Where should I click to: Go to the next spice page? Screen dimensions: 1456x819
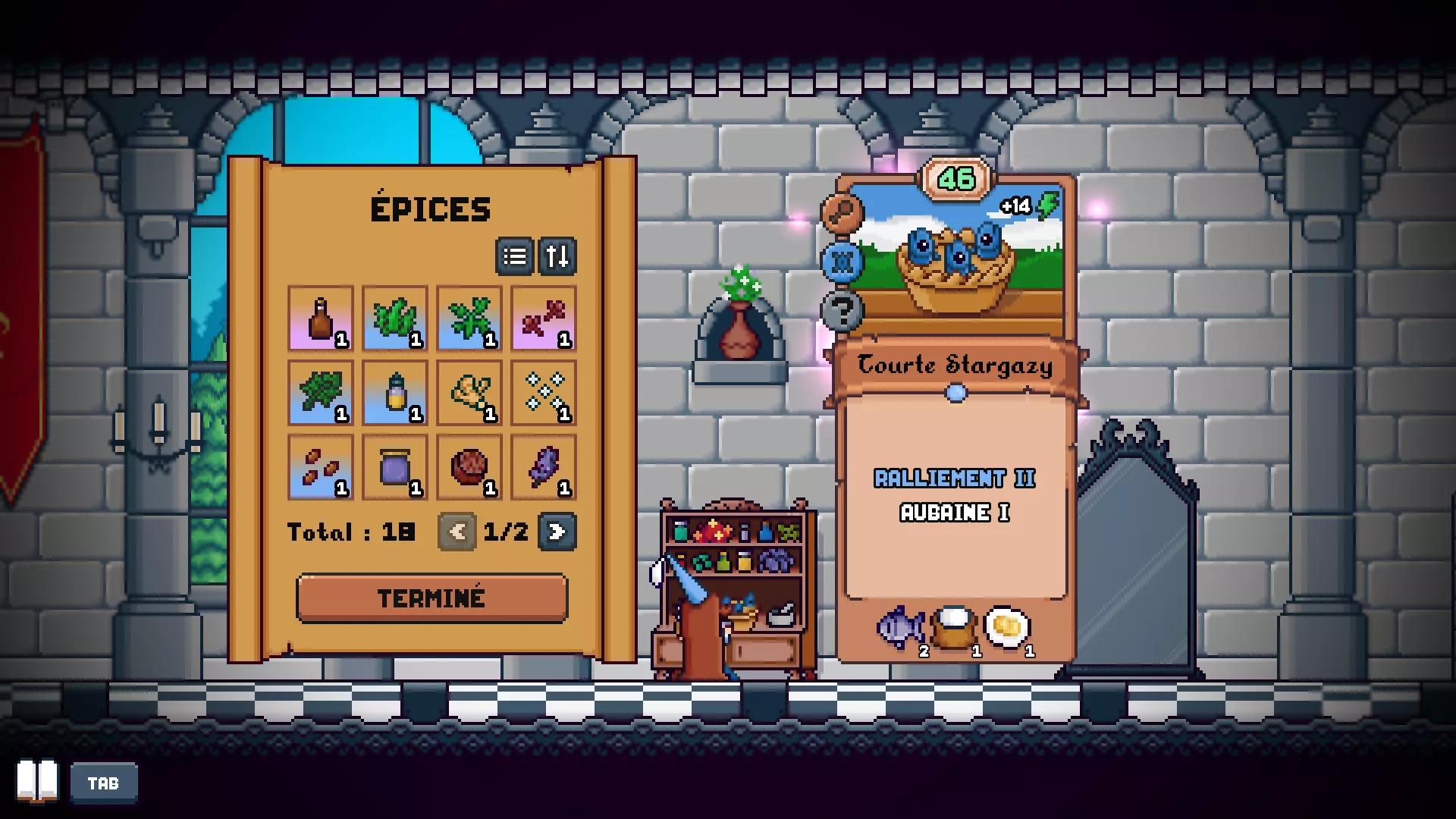[557, 532]
